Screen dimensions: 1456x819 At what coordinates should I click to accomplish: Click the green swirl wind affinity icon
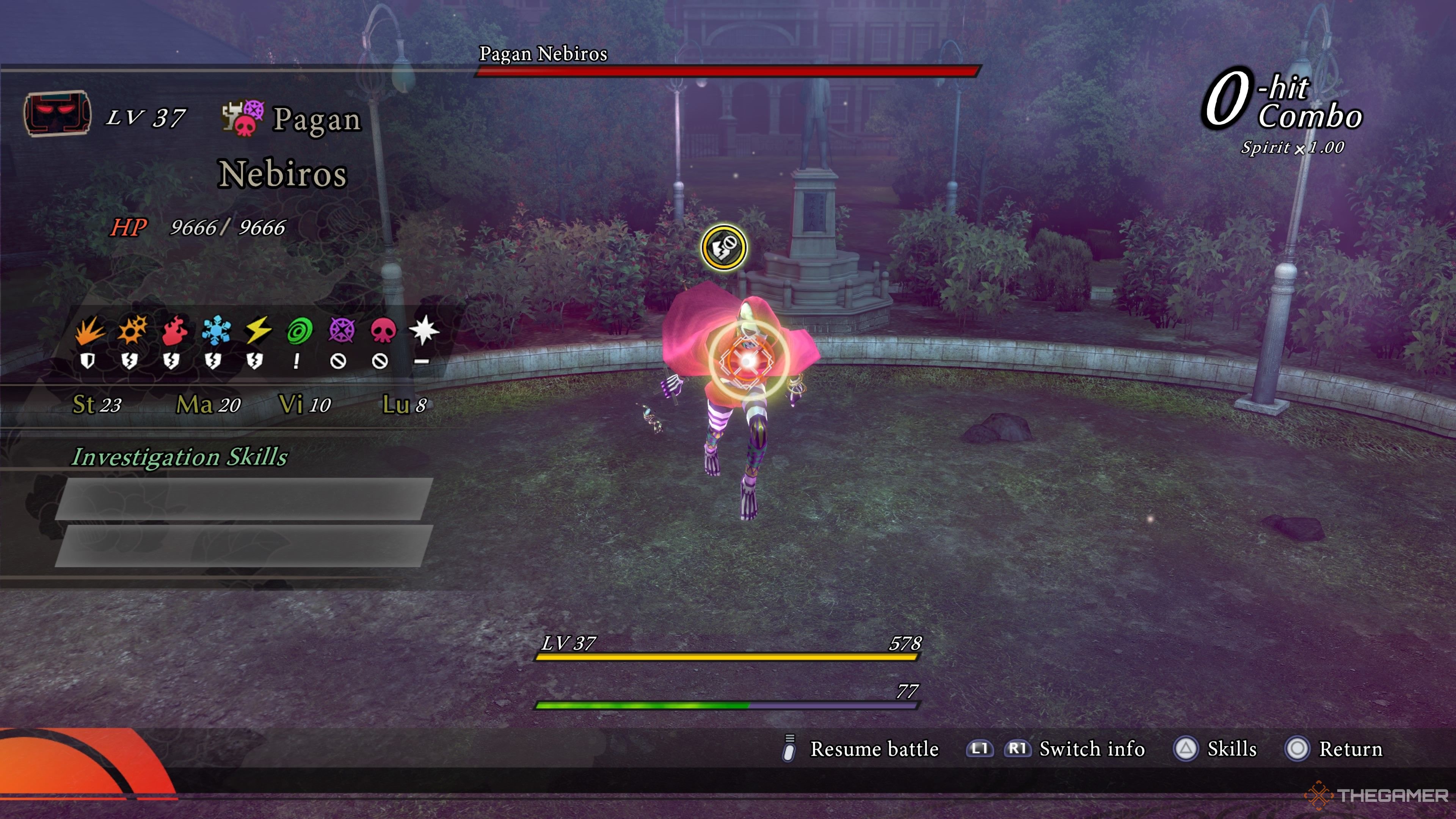[299, 331]
